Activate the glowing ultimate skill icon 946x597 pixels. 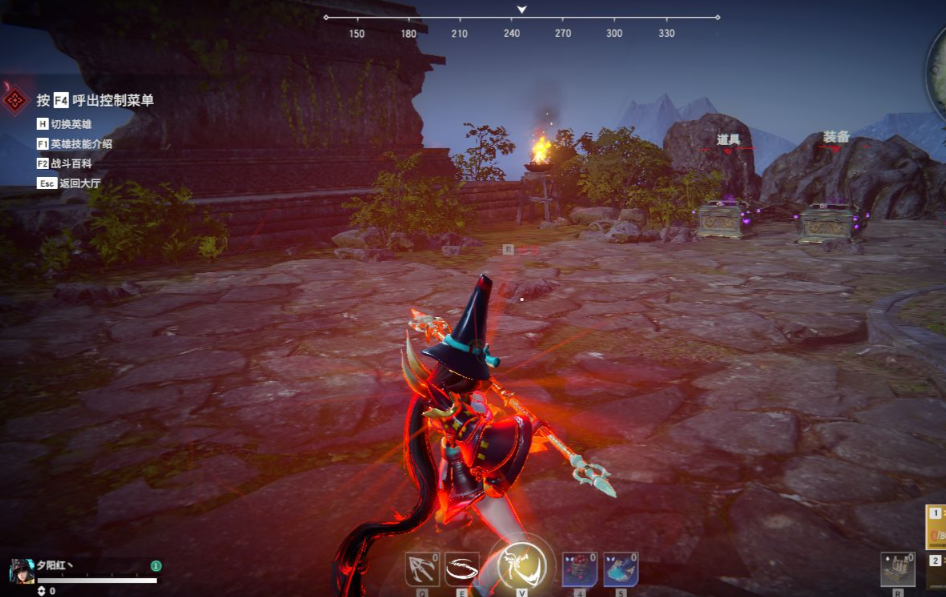pos(523,567)
